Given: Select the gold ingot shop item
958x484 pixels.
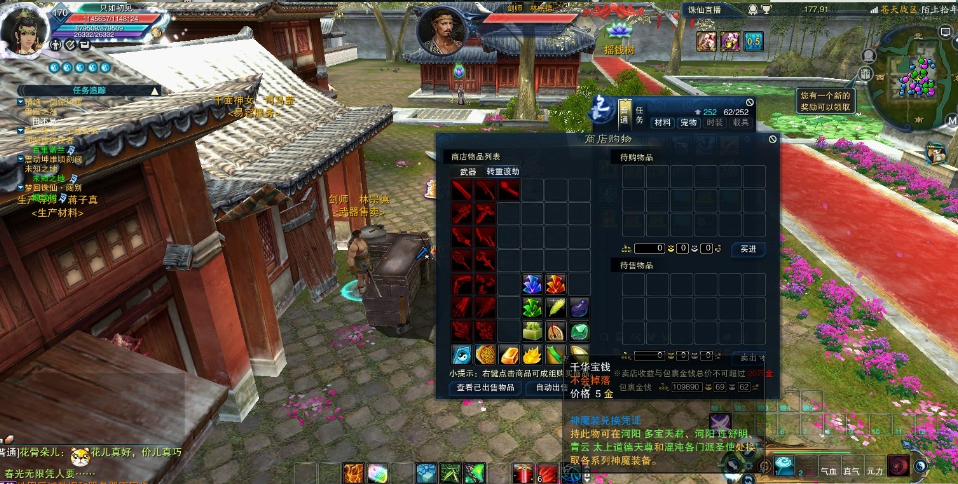Looking at the screenshot, I should (509, 355).
